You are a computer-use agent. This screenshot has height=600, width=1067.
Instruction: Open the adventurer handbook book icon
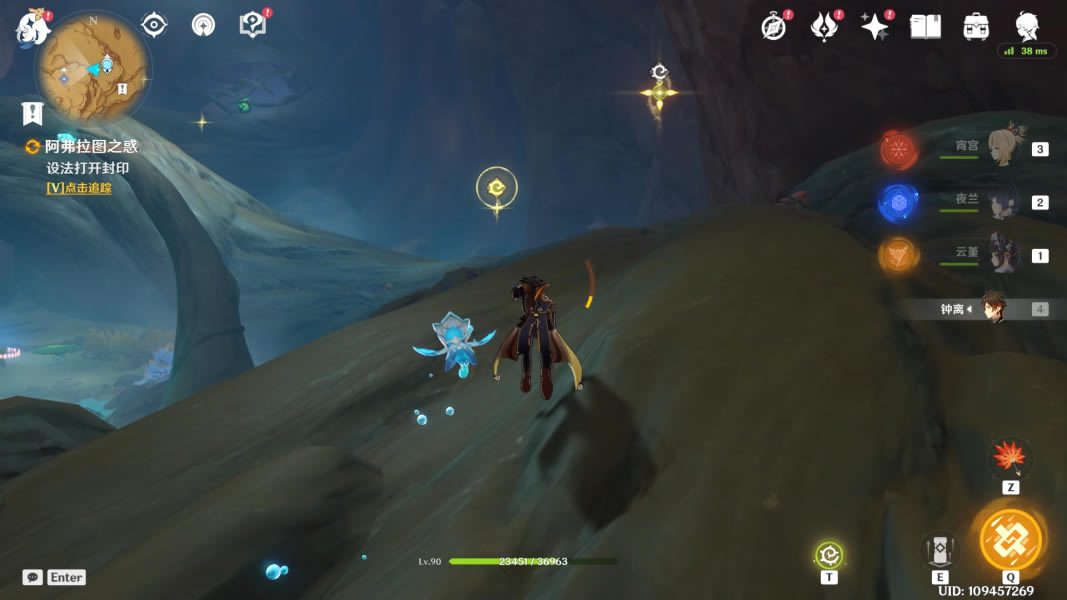click(x=925, y=27)
